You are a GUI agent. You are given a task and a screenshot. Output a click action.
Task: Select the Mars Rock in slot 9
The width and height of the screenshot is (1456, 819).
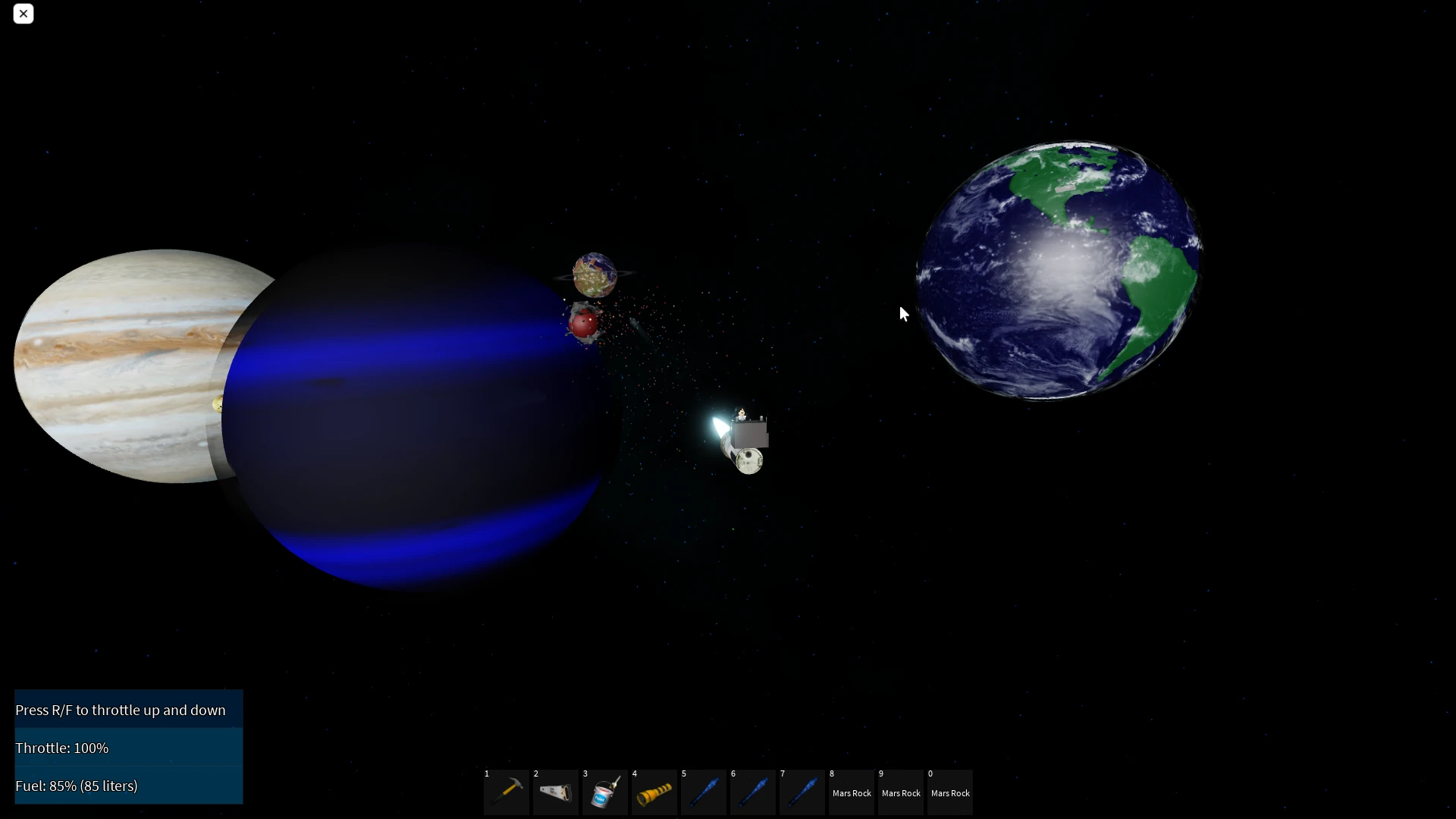coord(900,792)
